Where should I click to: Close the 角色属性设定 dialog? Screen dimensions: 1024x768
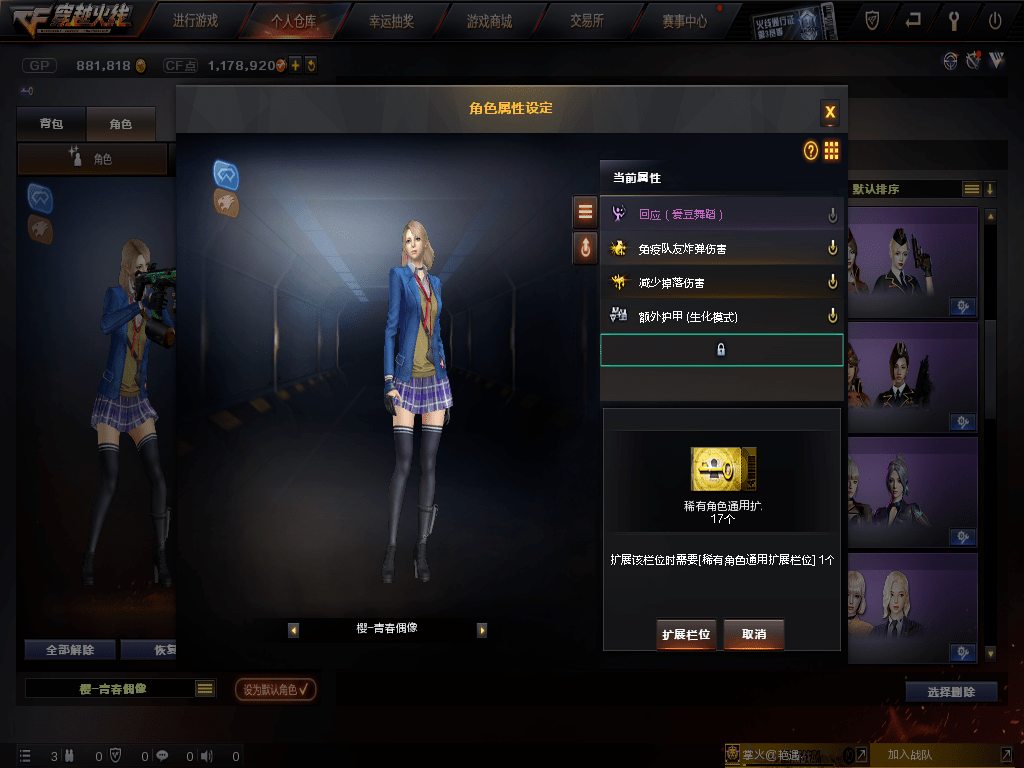point(829,112)
